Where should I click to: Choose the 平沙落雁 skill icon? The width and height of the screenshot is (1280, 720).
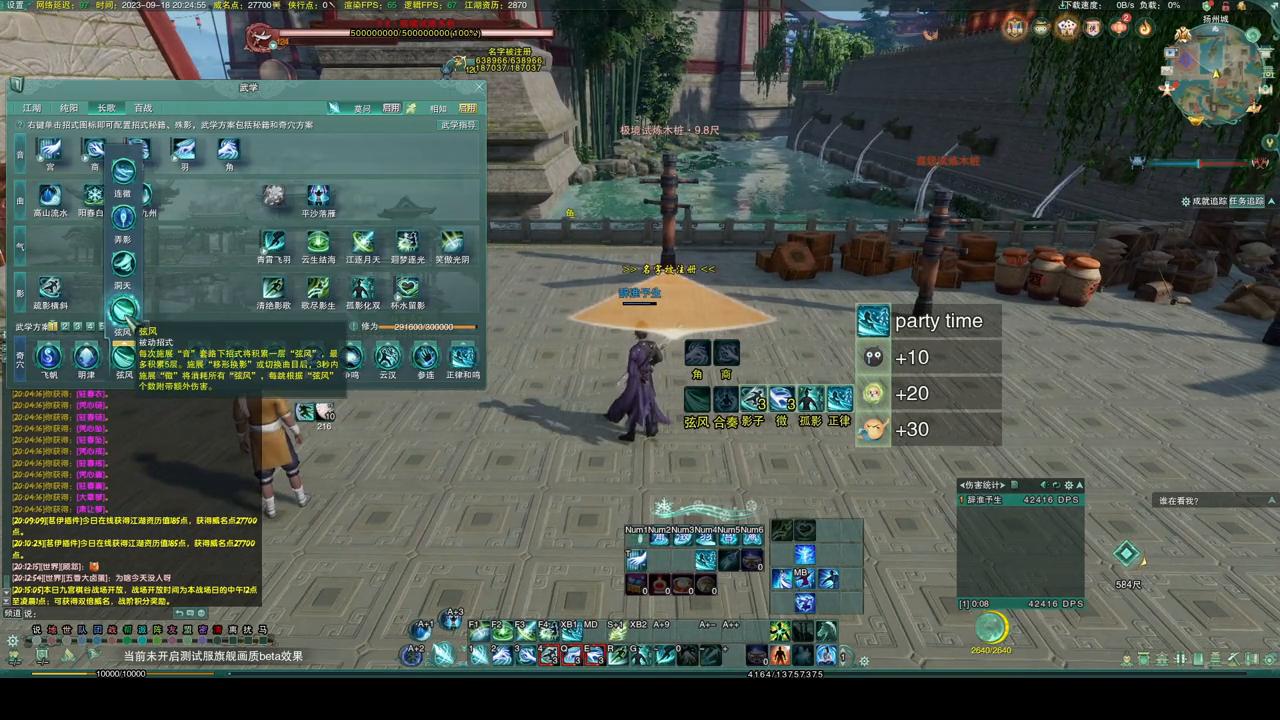(x=318, y=196)
